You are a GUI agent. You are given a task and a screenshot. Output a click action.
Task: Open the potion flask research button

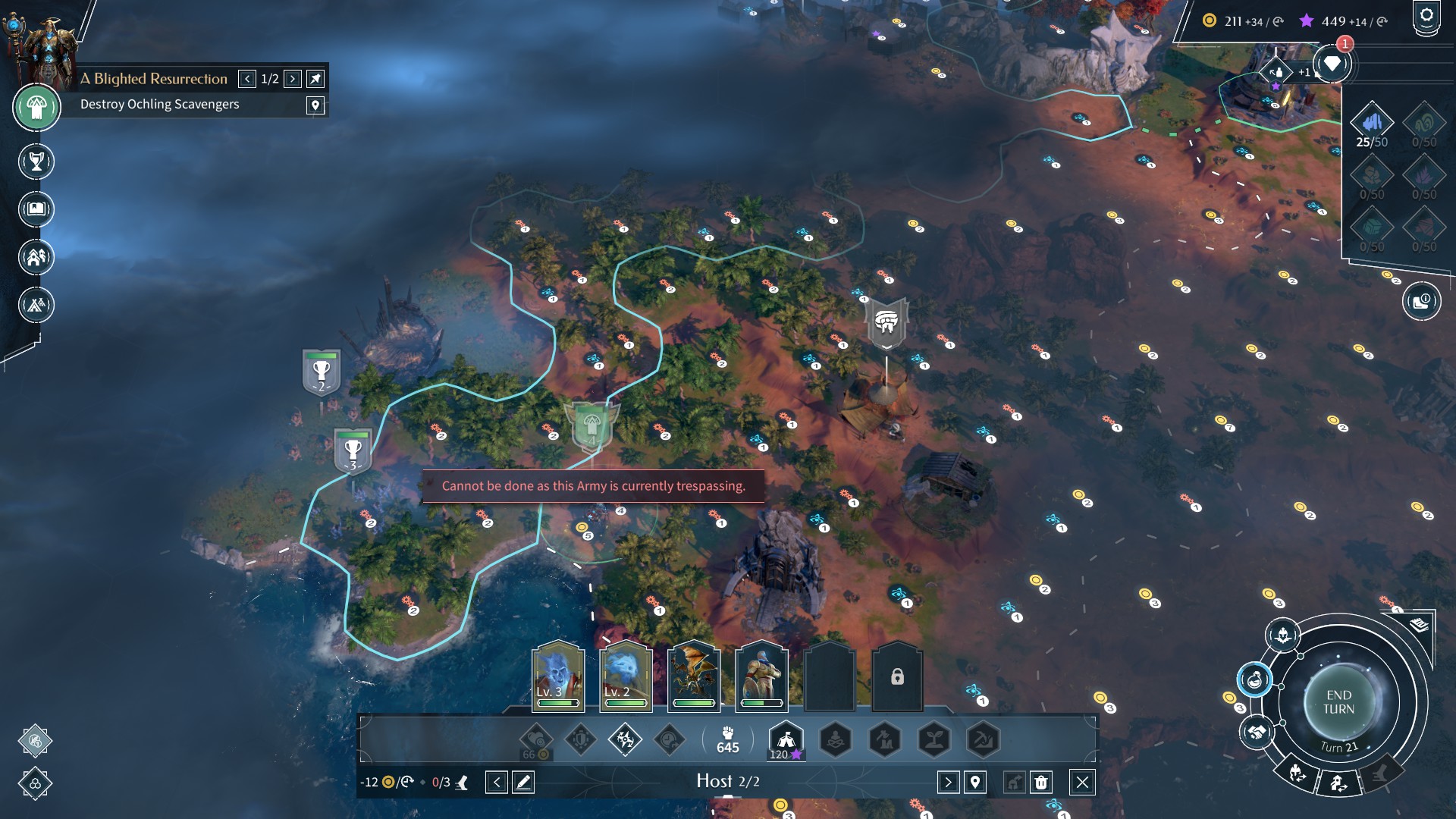coord(1254,679)
